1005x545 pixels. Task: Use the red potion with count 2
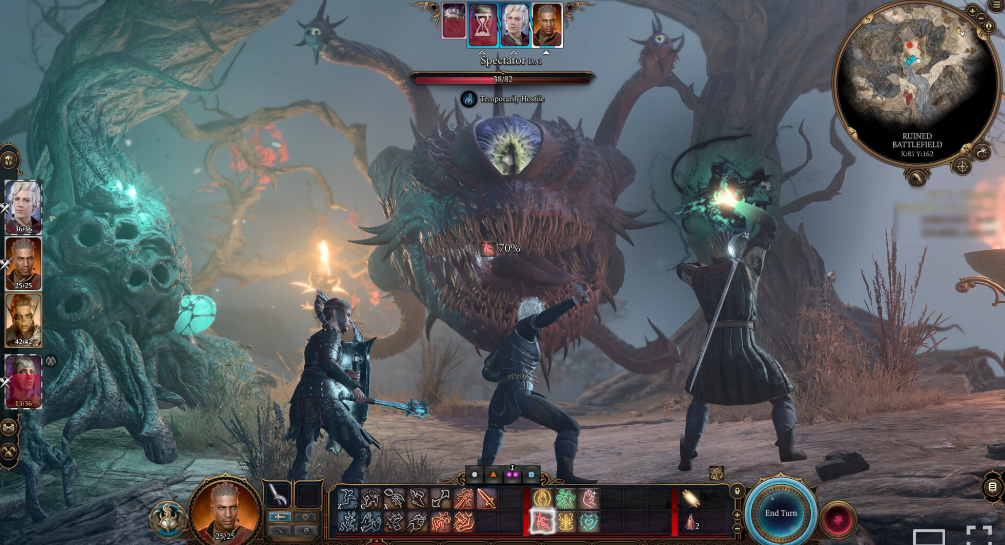pos(692,521)
